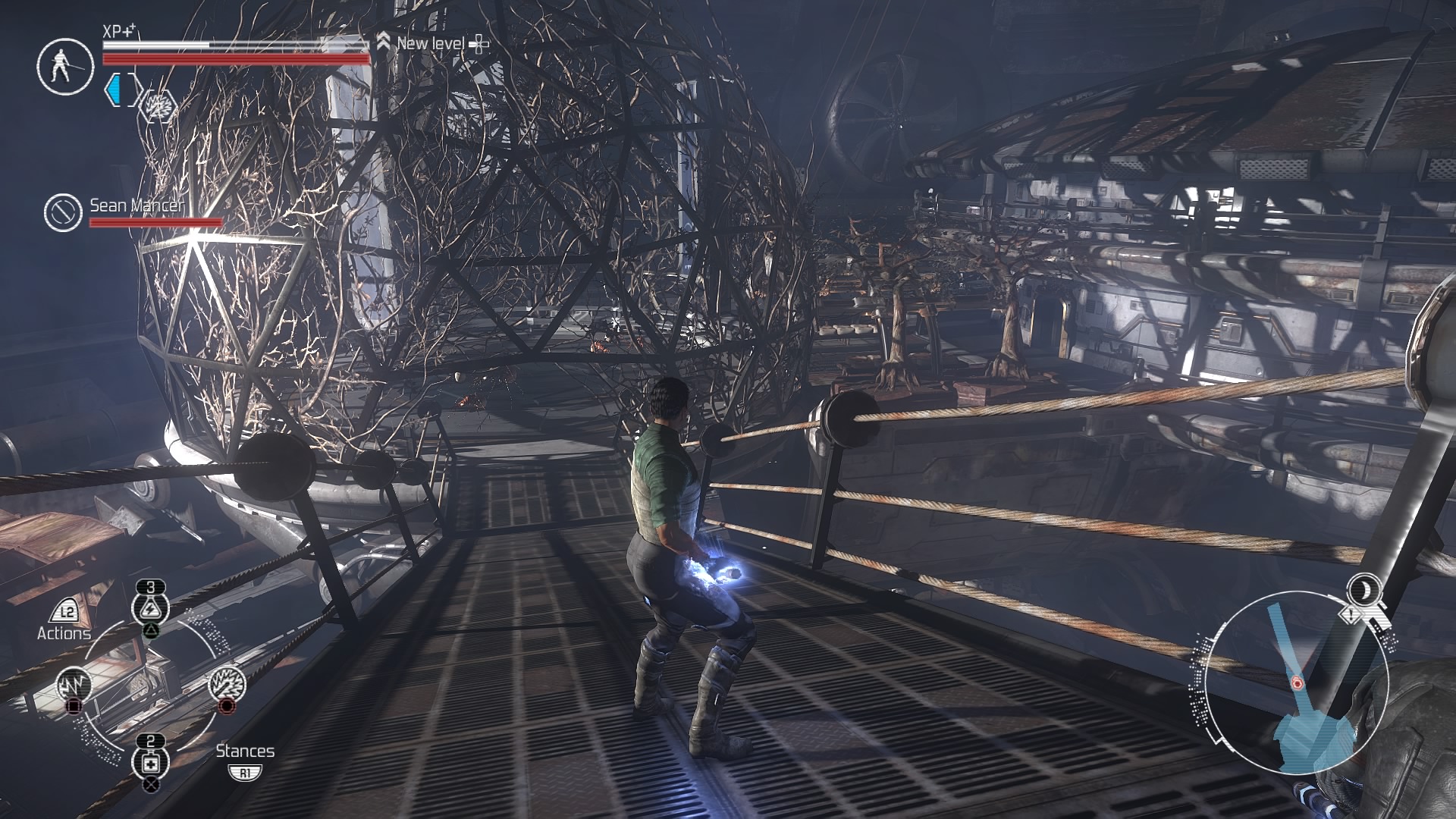The height and width of the screenshot is (819, 1456).
Task: Use the lightning flask focus injection
Action: click(x=151, y=609)
